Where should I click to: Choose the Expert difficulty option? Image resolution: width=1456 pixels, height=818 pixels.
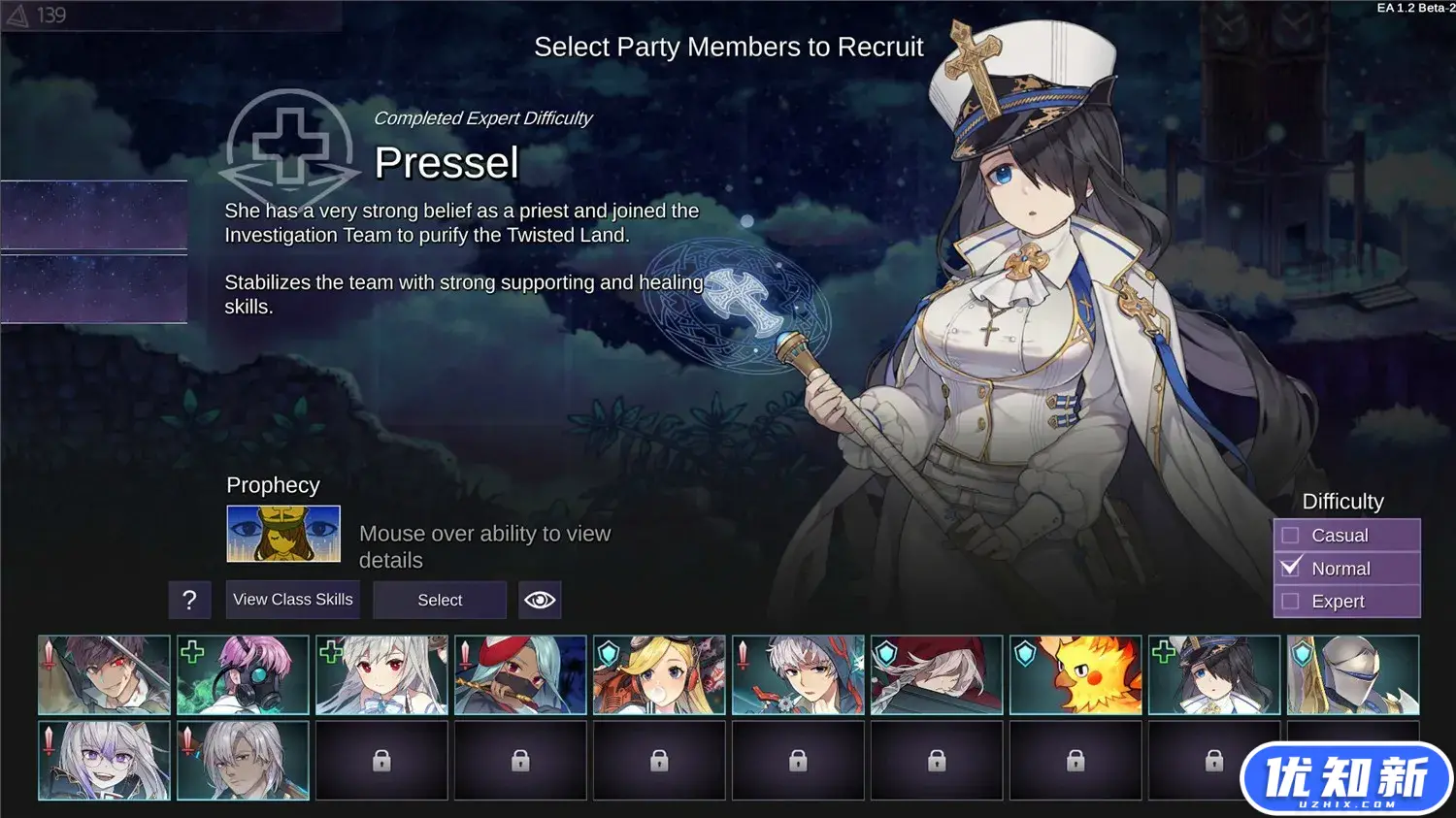coord(1291,602)
